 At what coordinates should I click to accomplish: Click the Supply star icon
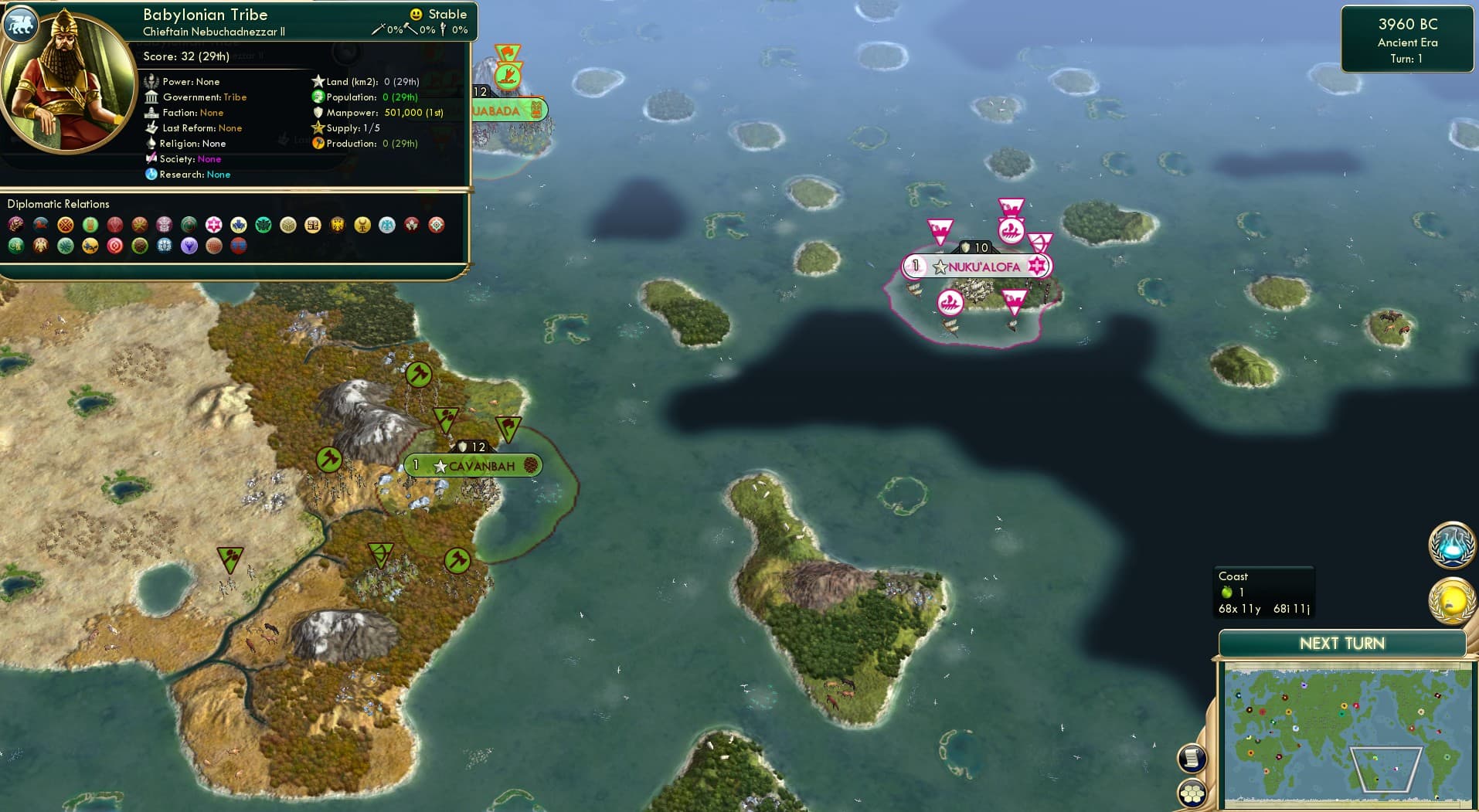pyautogui.click(x=317, y=127)
